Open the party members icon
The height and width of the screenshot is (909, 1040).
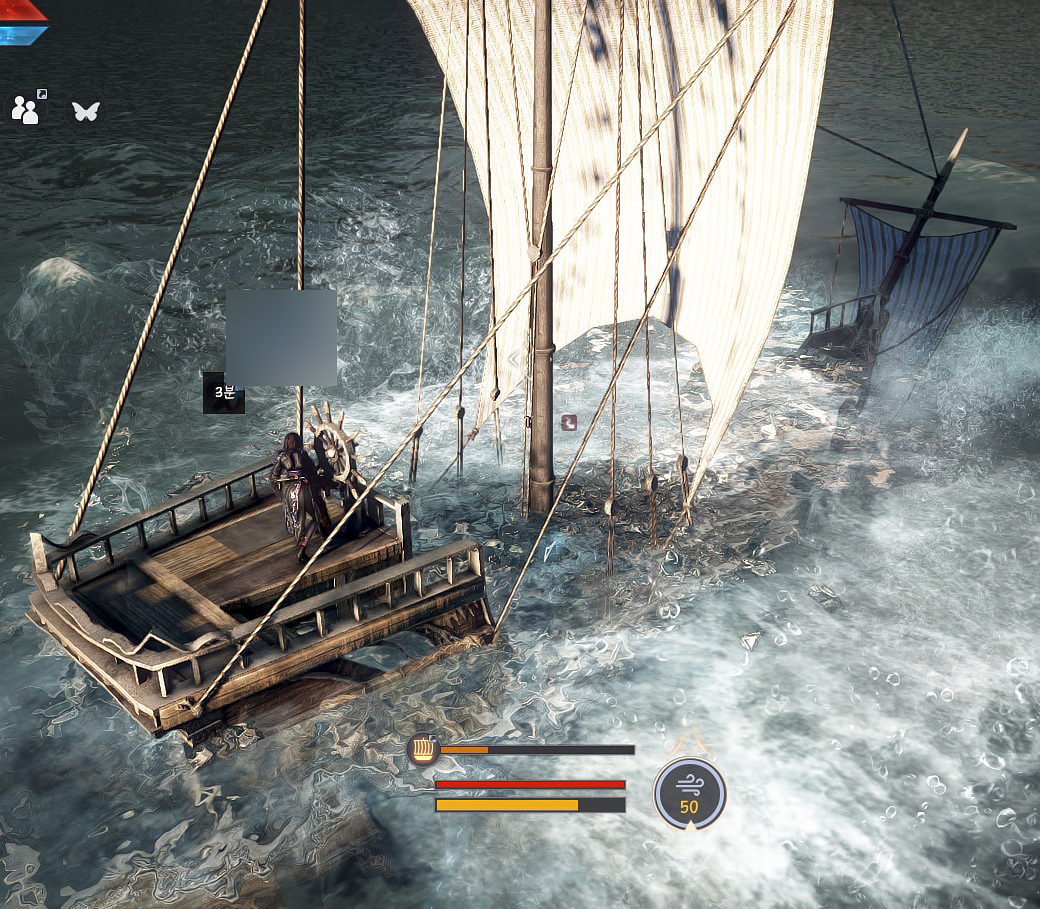25,109
